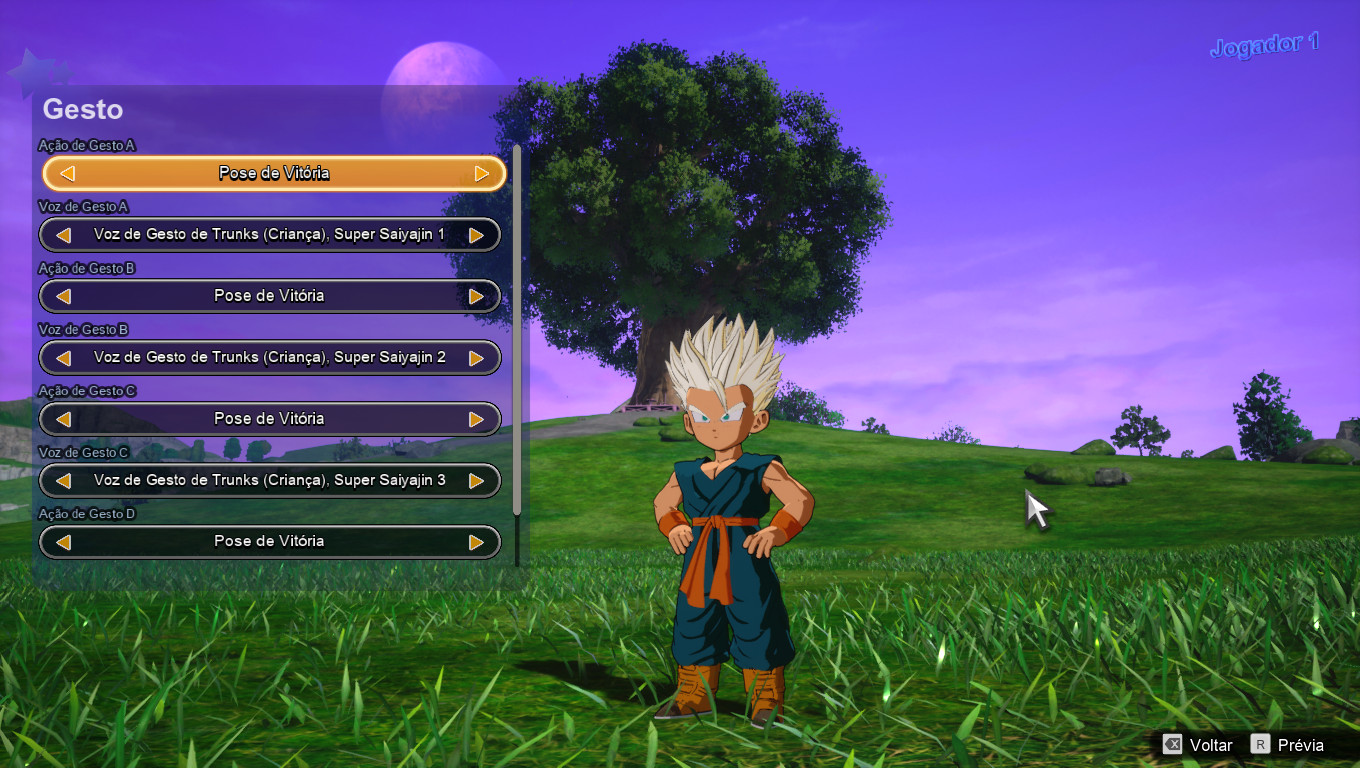The image size is (1360, 768).
Task: Open the Trunks Super Saiyajin 1 voice selector
Action: coord(270,234)
